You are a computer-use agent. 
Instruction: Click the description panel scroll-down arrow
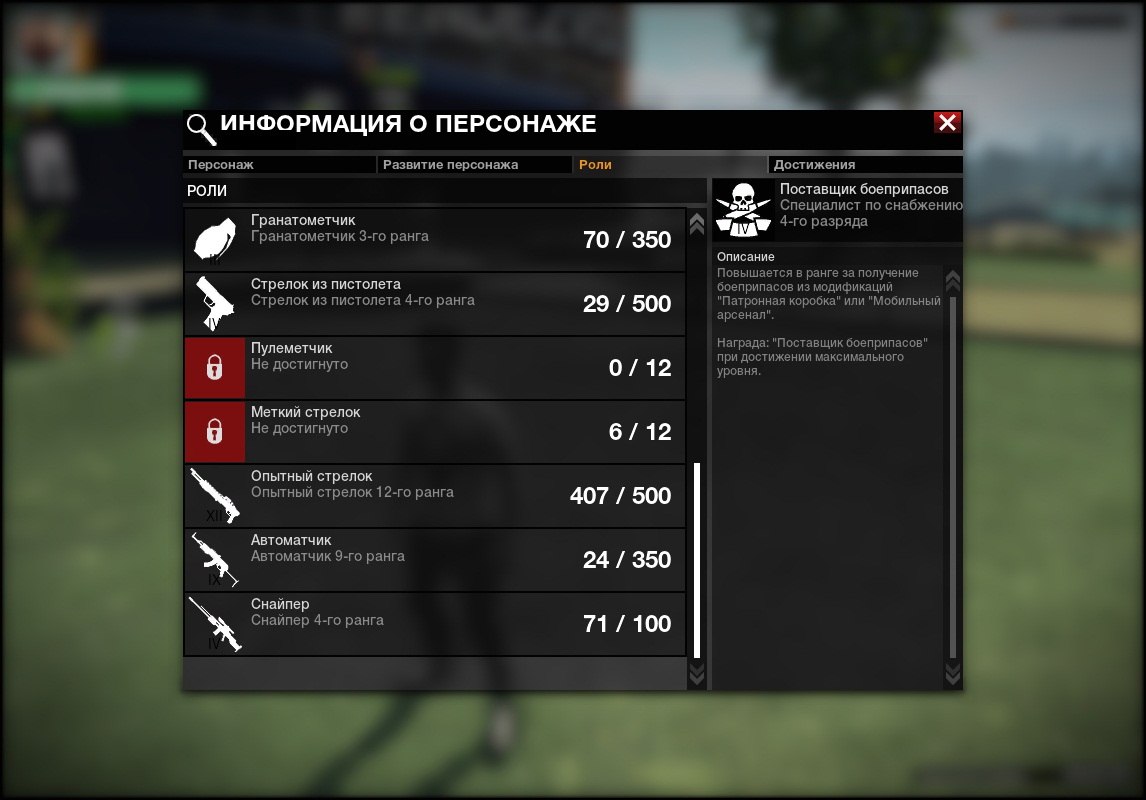pos(952,674)
